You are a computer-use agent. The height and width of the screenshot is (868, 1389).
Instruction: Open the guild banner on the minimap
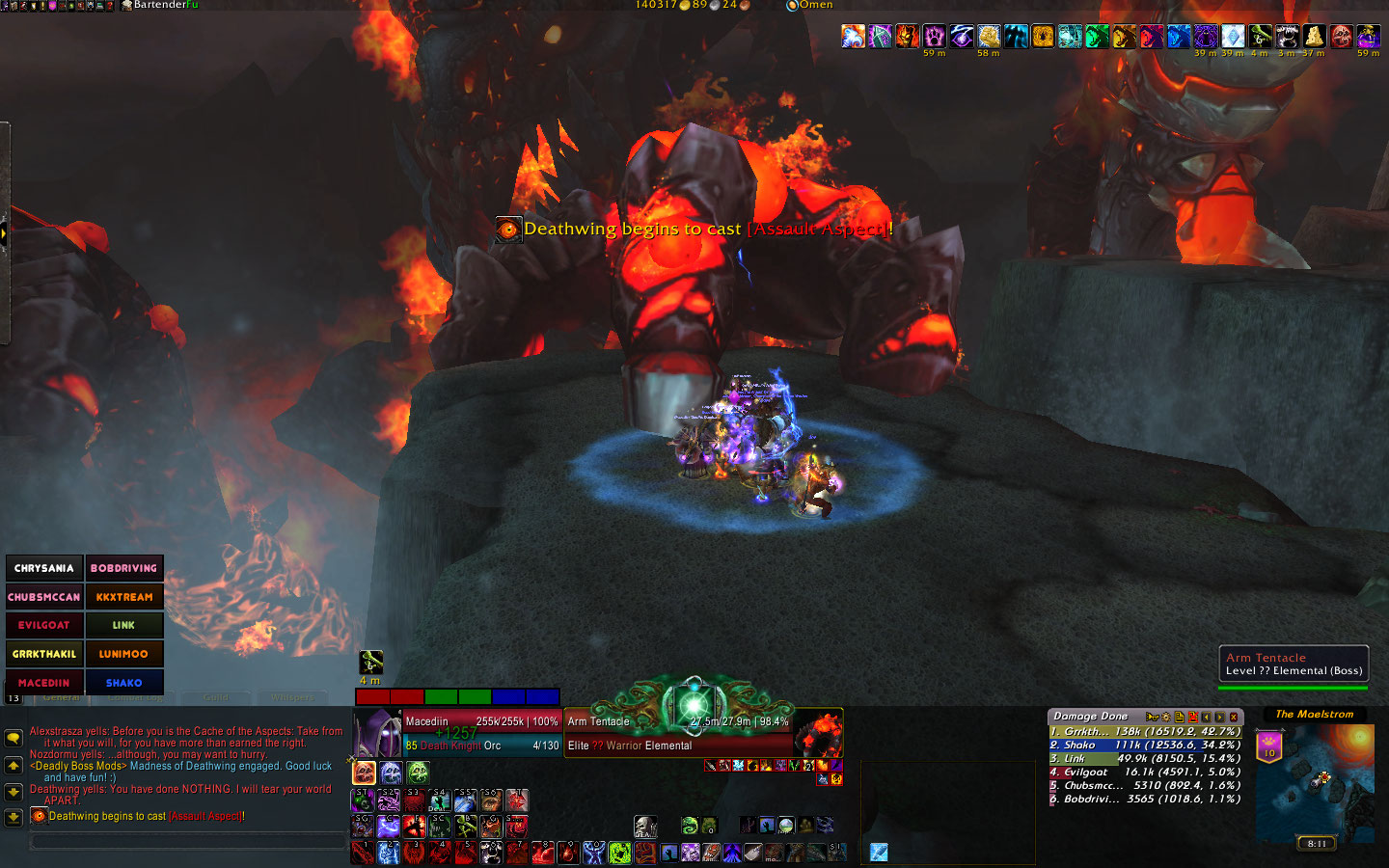(x=1269, y=746)
